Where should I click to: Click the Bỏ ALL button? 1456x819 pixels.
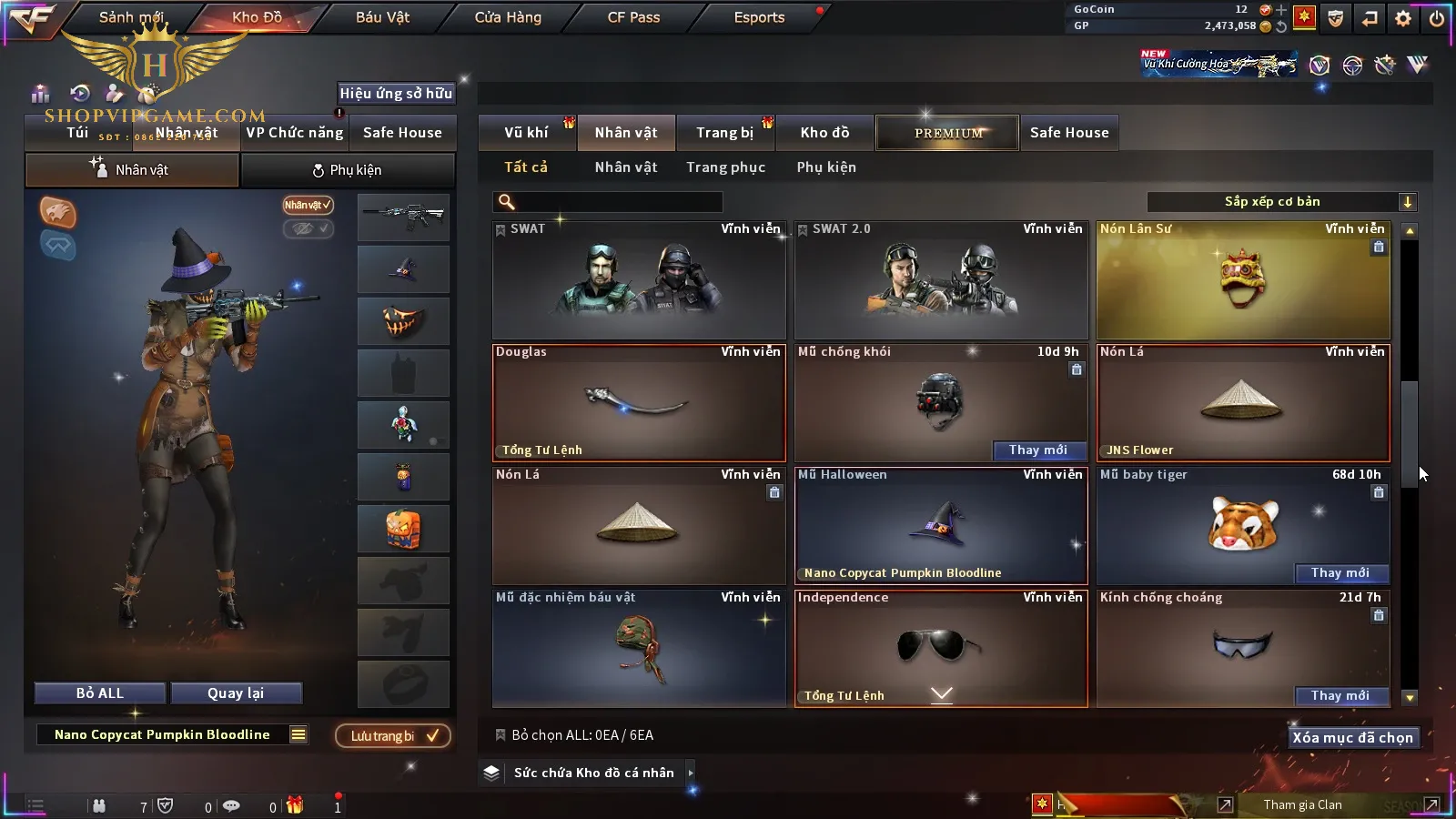tap(100, 693)
